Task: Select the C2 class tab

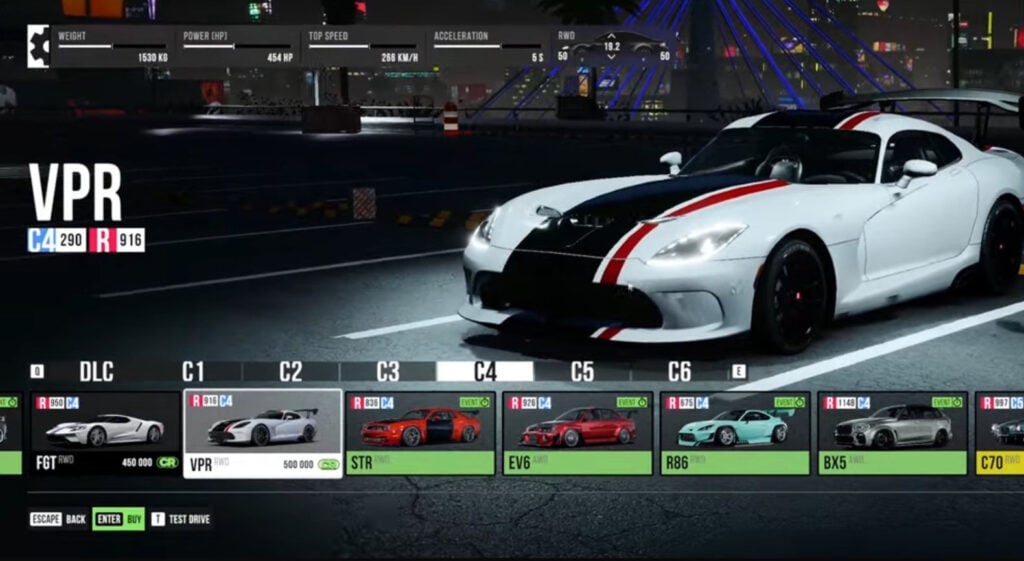Action: [290, 372]
